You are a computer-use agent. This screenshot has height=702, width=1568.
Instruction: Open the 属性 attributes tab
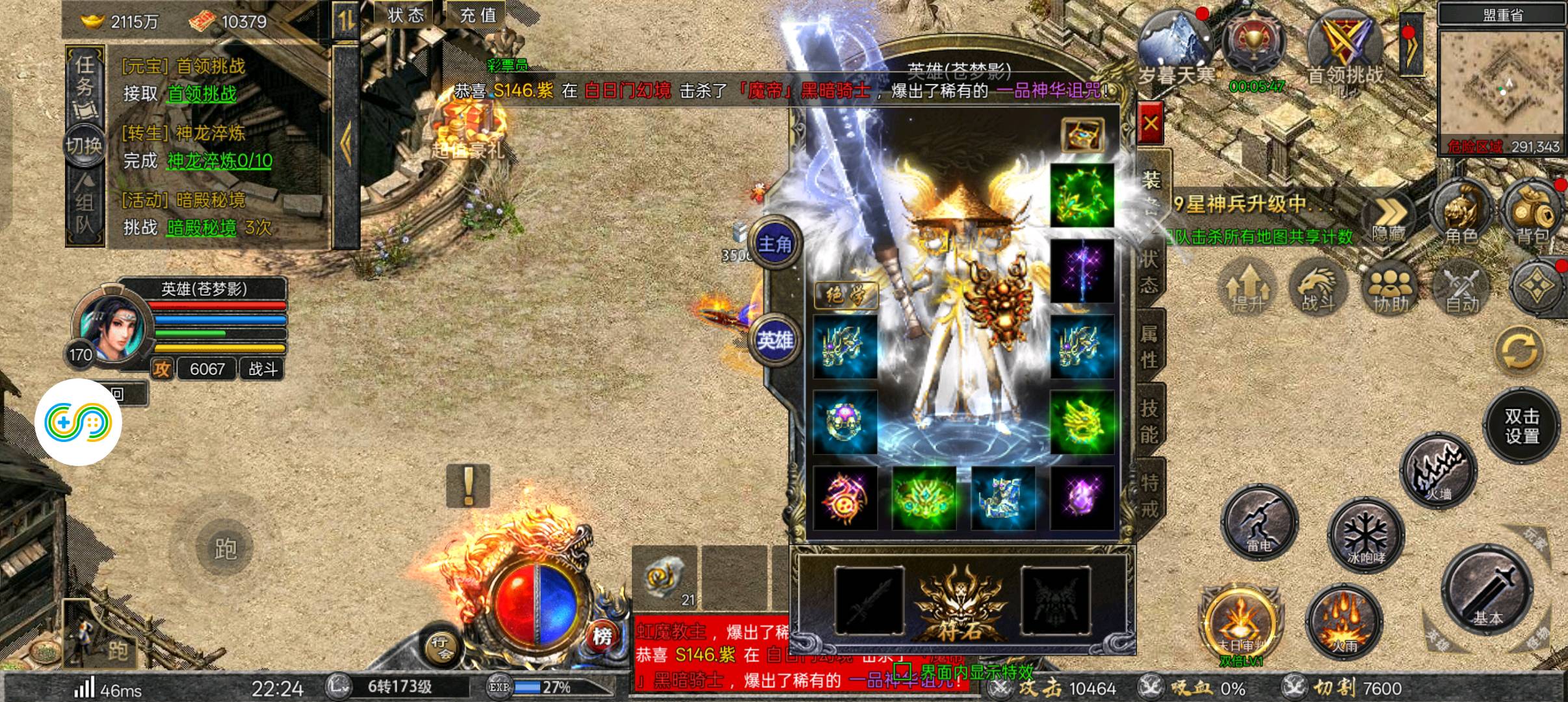pyautogui.click(x=1149, y=346)
